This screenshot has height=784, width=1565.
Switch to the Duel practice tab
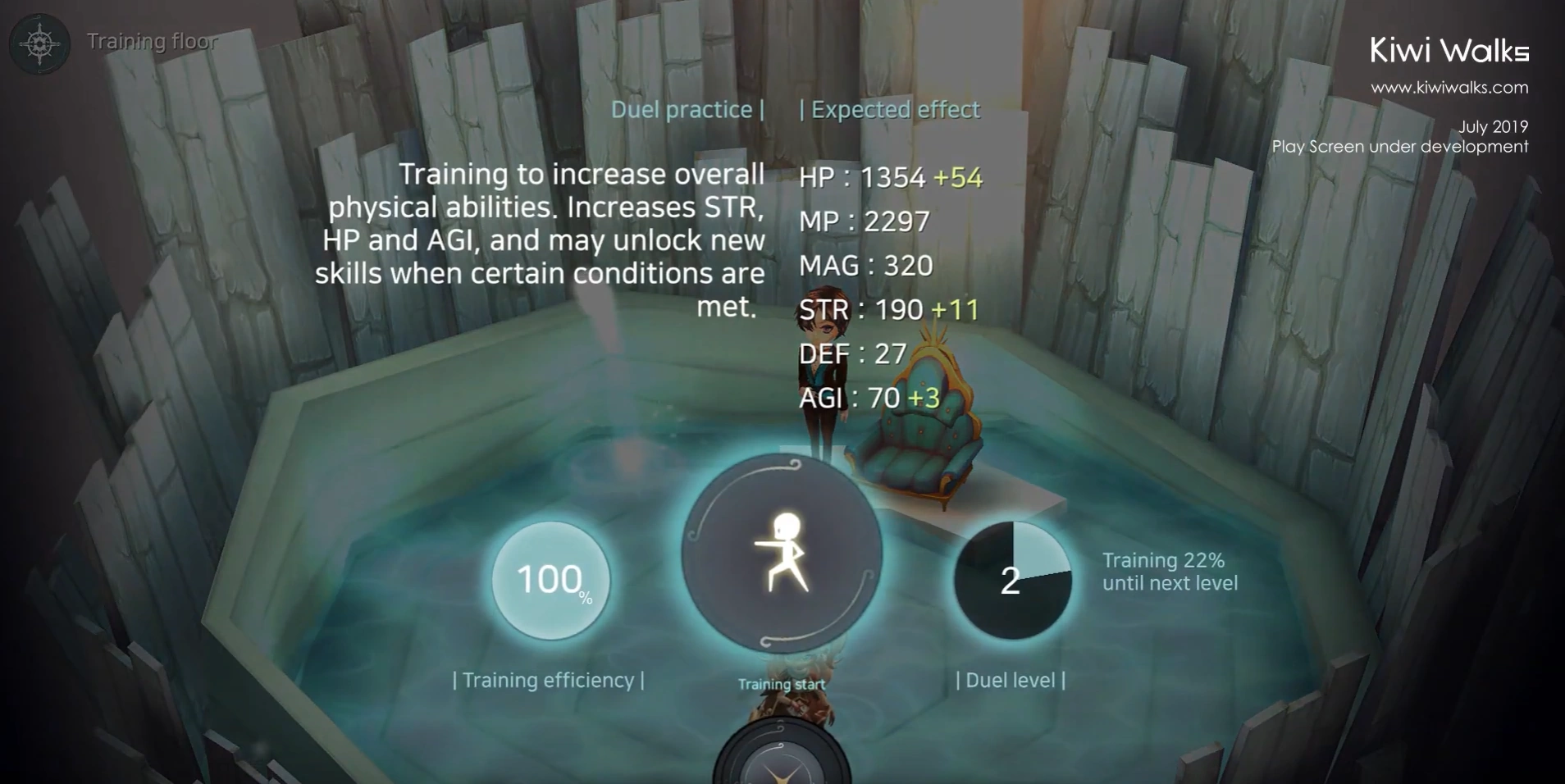coord(686,109)
